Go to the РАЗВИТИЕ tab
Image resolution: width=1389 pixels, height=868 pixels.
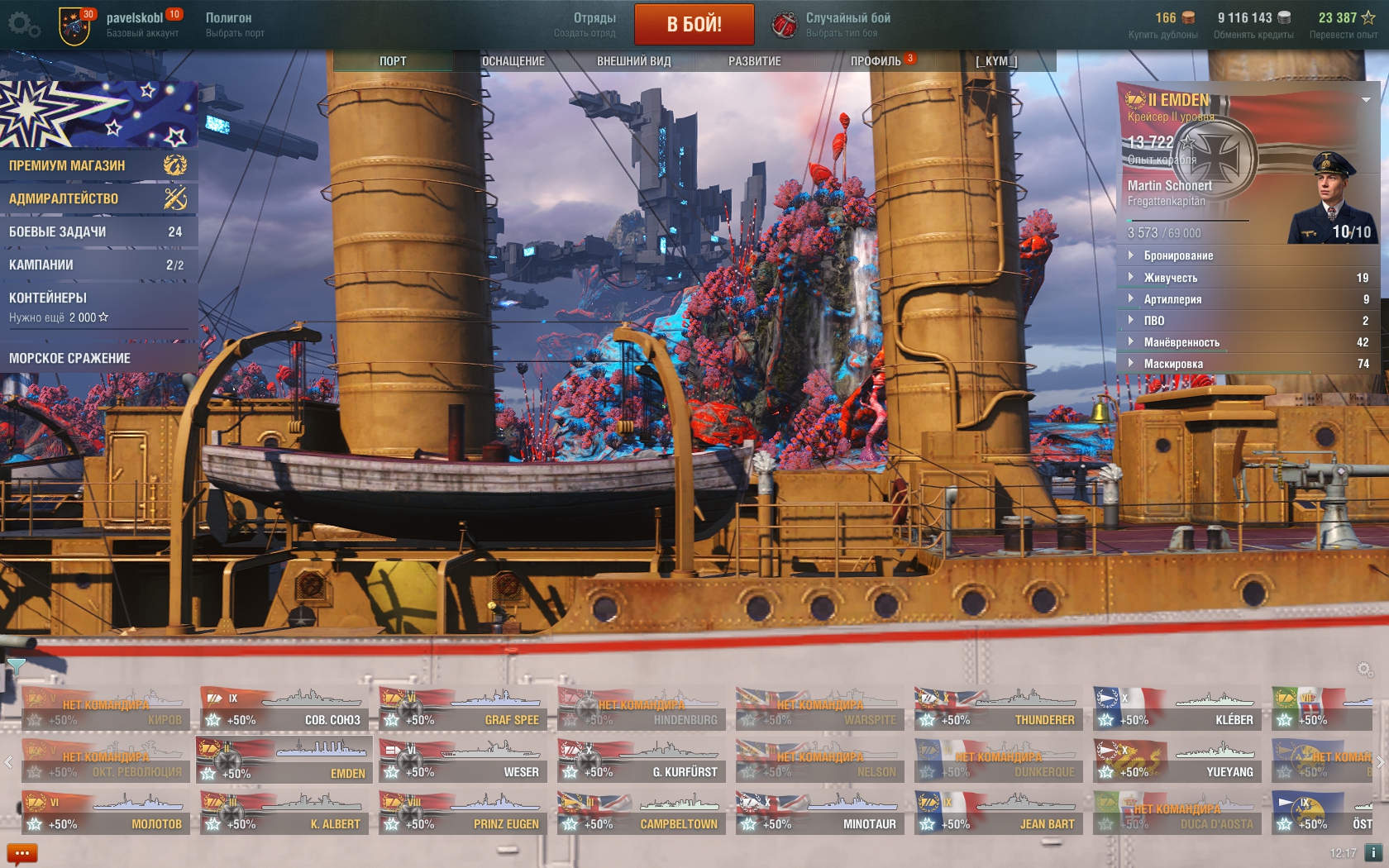754,61
